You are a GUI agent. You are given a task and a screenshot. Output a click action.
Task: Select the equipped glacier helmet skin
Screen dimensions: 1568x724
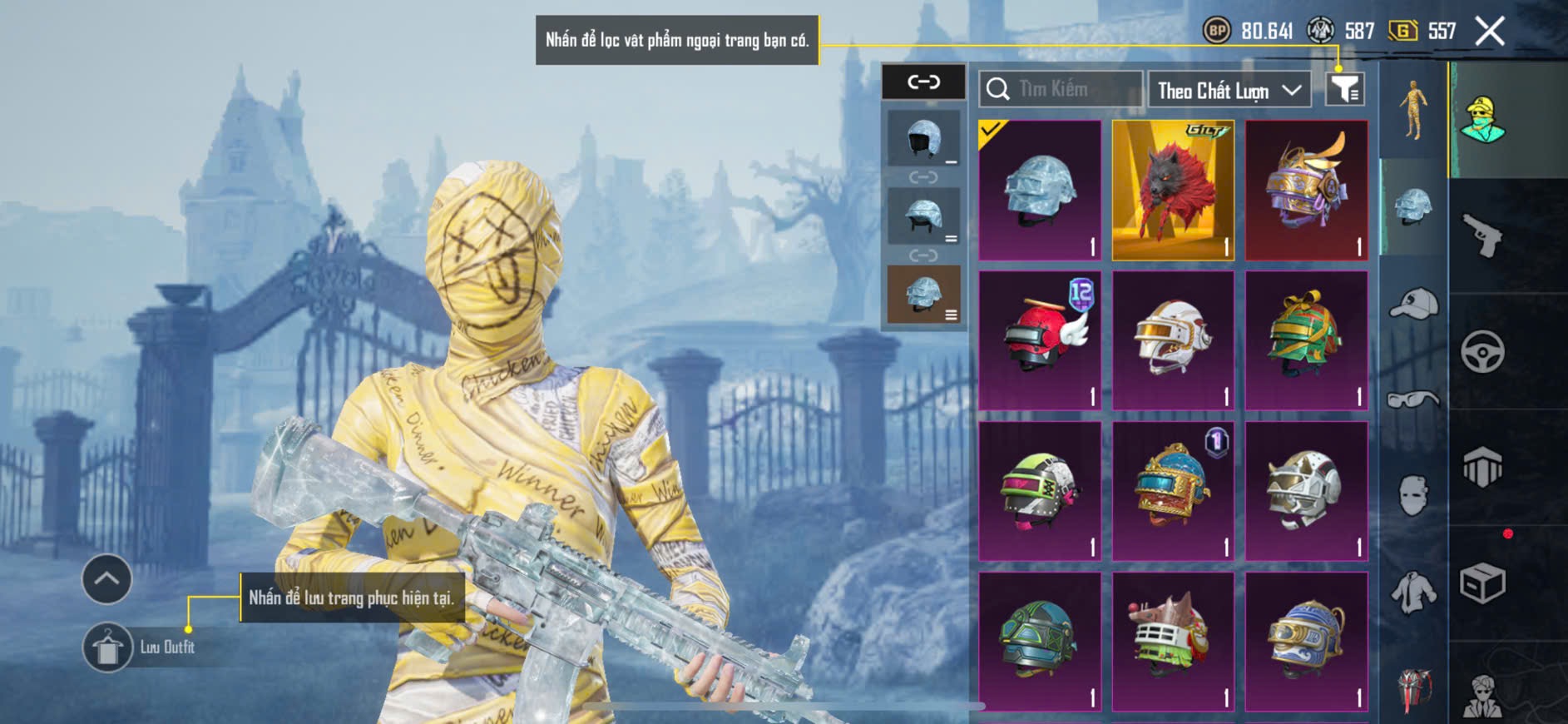(x=1040, y=191)
